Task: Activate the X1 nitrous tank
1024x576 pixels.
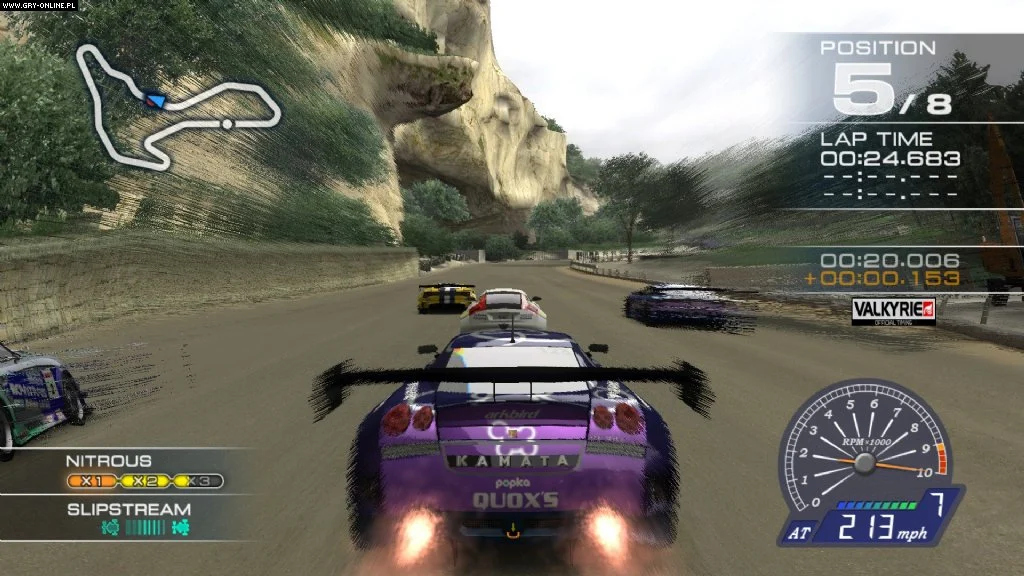Action: pyautogui.click(x=93, y=481)
